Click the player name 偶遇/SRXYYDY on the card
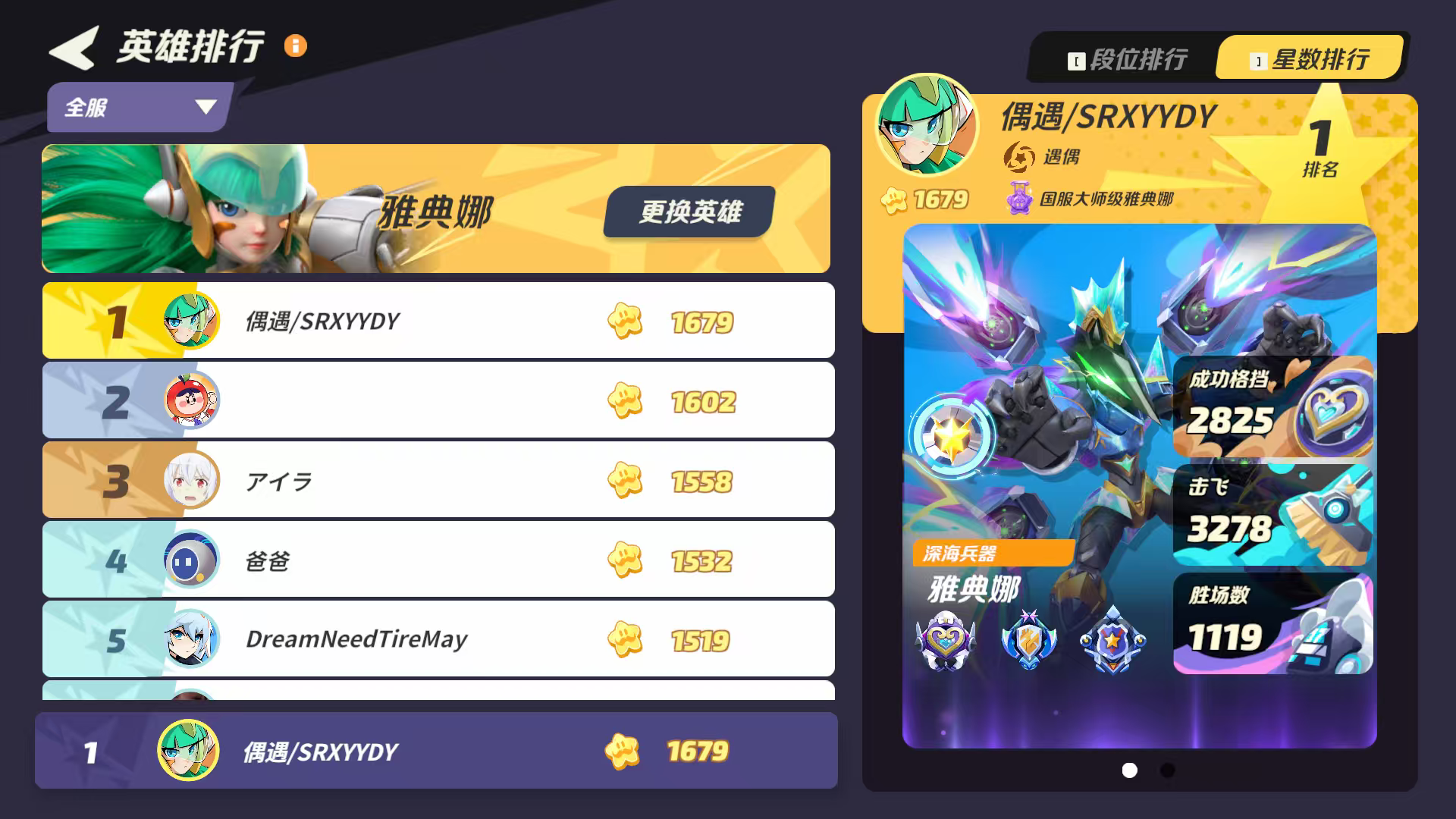Screen dimensions: 1456x819 (1107, 118)
